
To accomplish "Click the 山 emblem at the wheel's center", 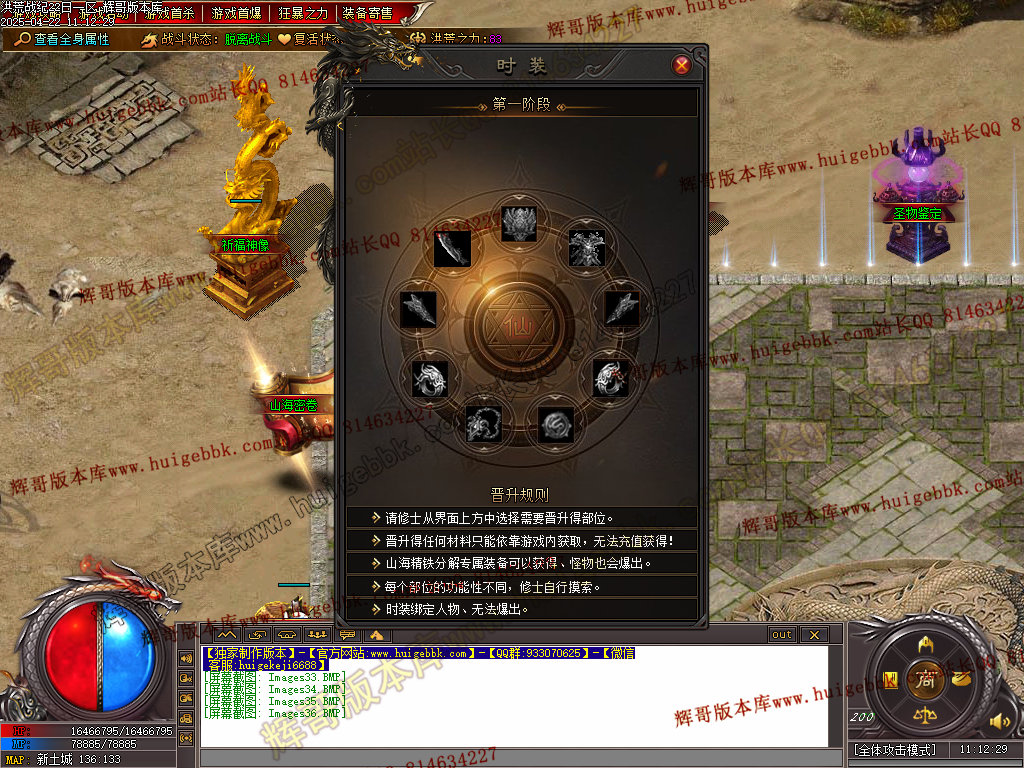I will 519,328.
